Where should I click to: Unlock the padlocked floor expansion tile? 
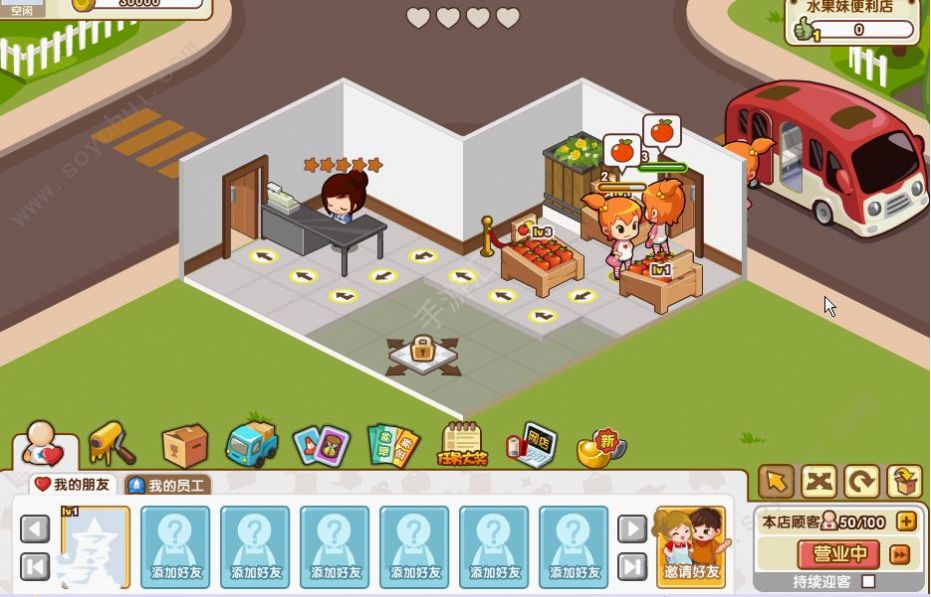pos(422,351)
